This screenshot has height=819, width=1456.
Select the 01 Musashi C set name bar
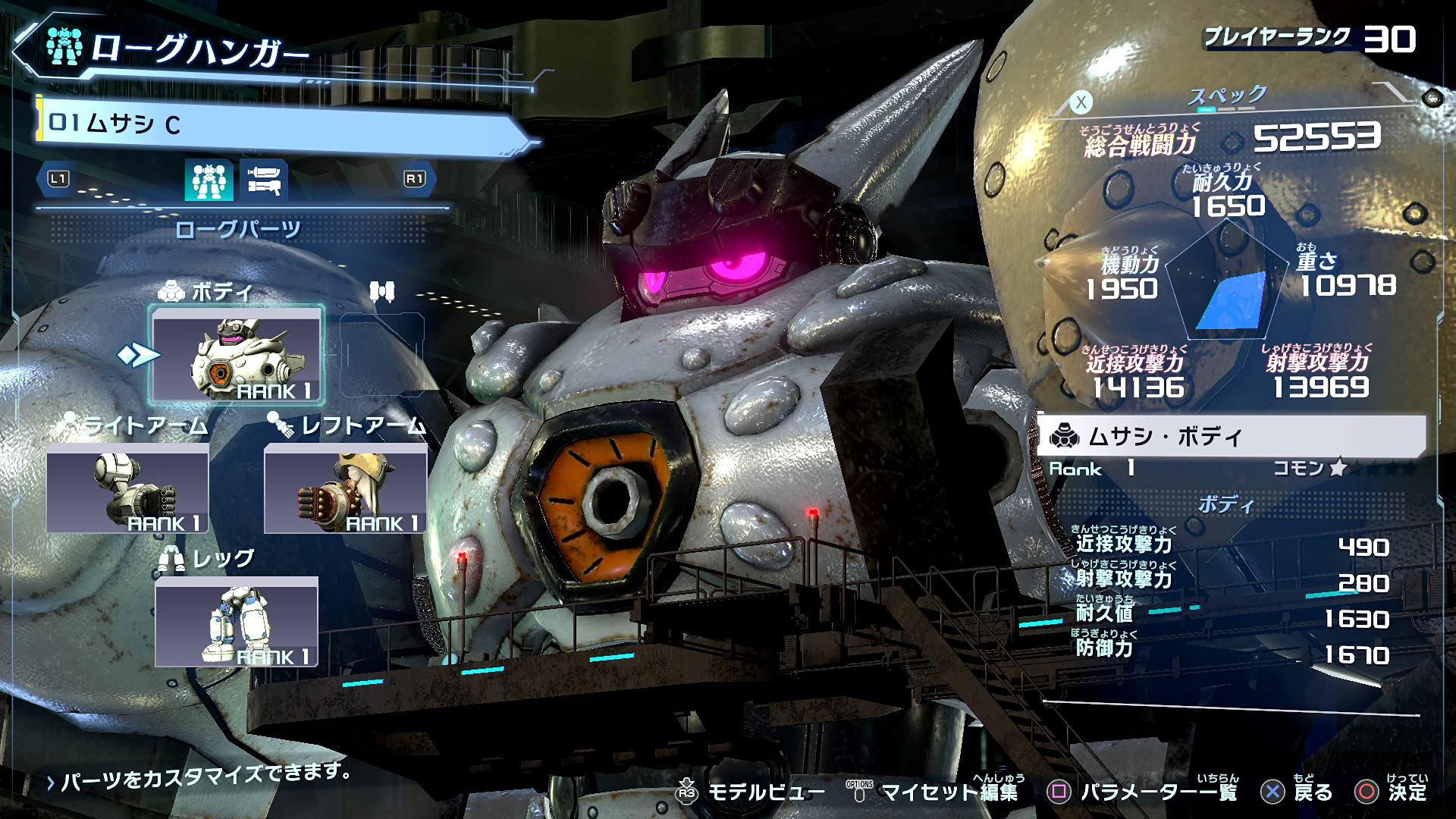click(x=281, y=124)
